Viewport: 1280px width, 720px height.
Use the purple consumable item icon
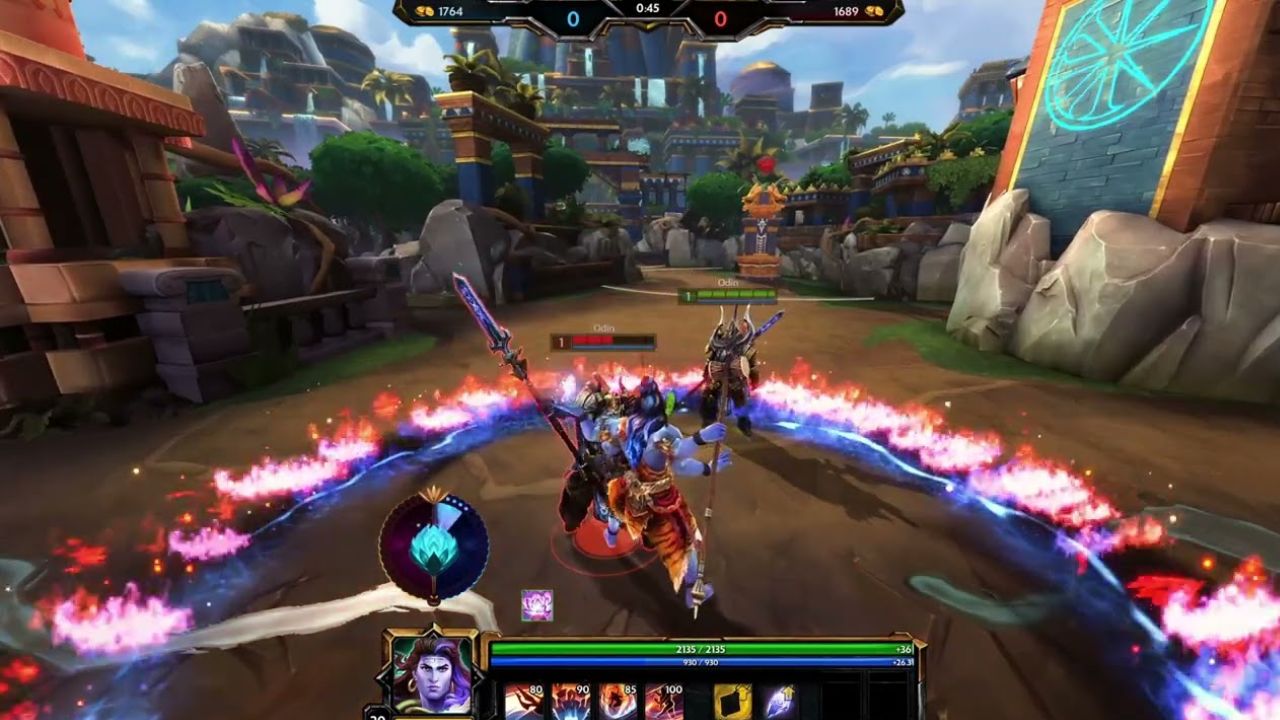point(782,697)
